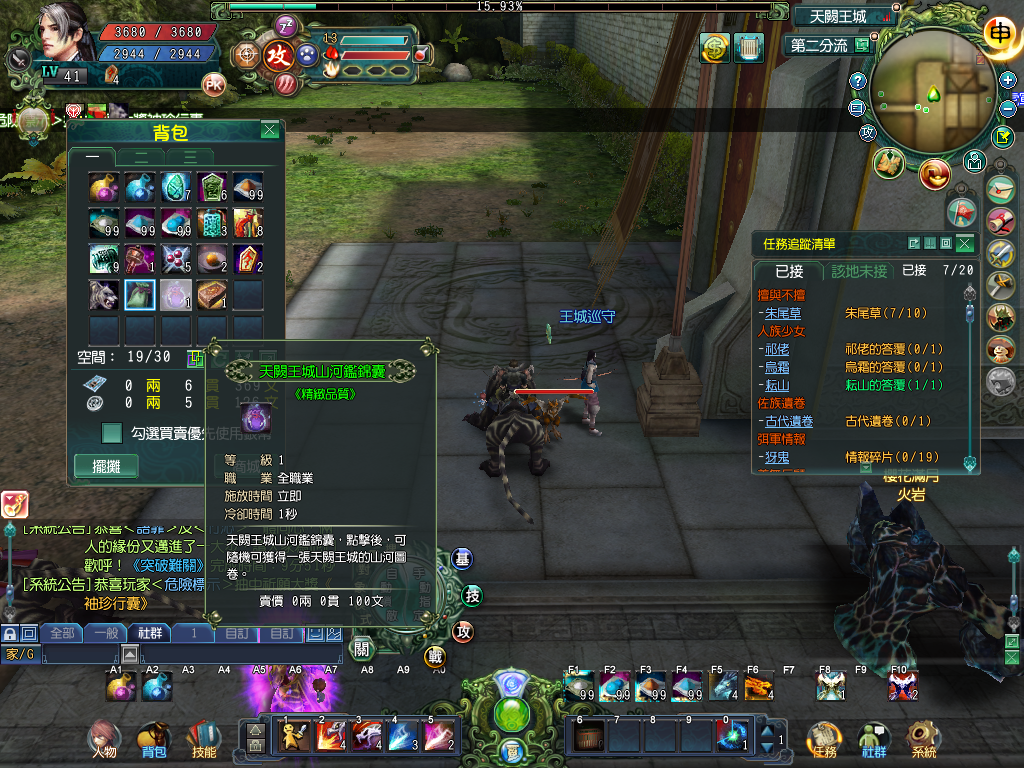Switch to the 該地未接 quest tab
Screen dimensions: 1024x768
pyautogui.click(x=859, y=271)
